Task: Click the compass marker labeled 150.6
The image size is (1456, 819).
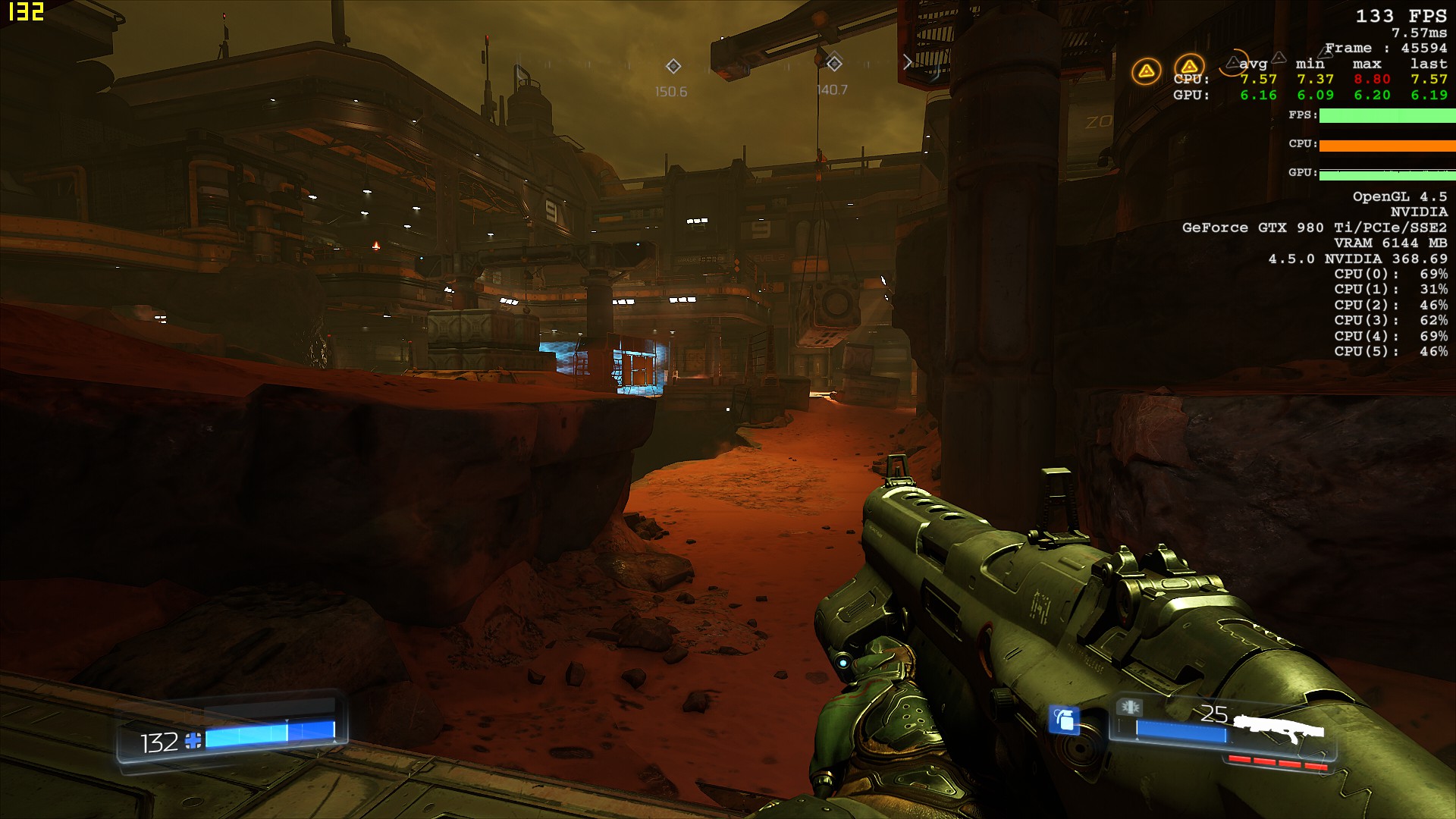Action: tap(673, 66)
